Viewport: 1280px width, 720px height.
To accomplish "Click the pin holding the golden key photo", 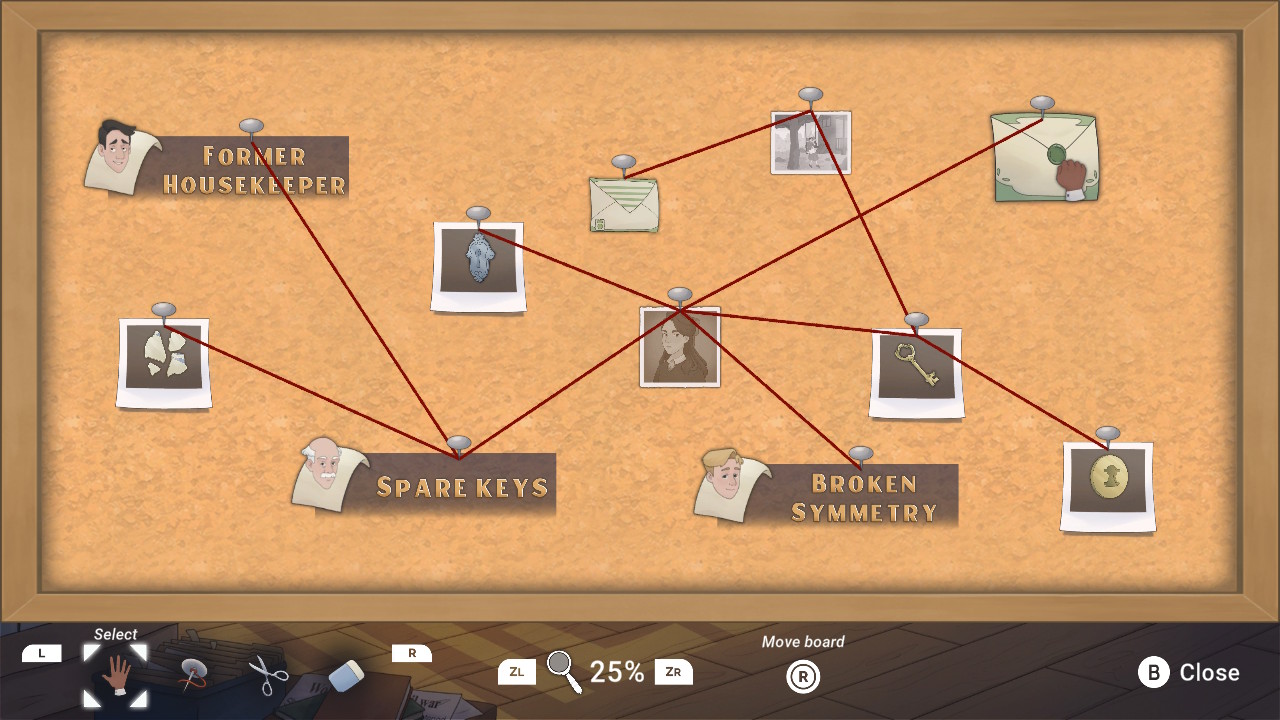I will (x=916, y=320).
